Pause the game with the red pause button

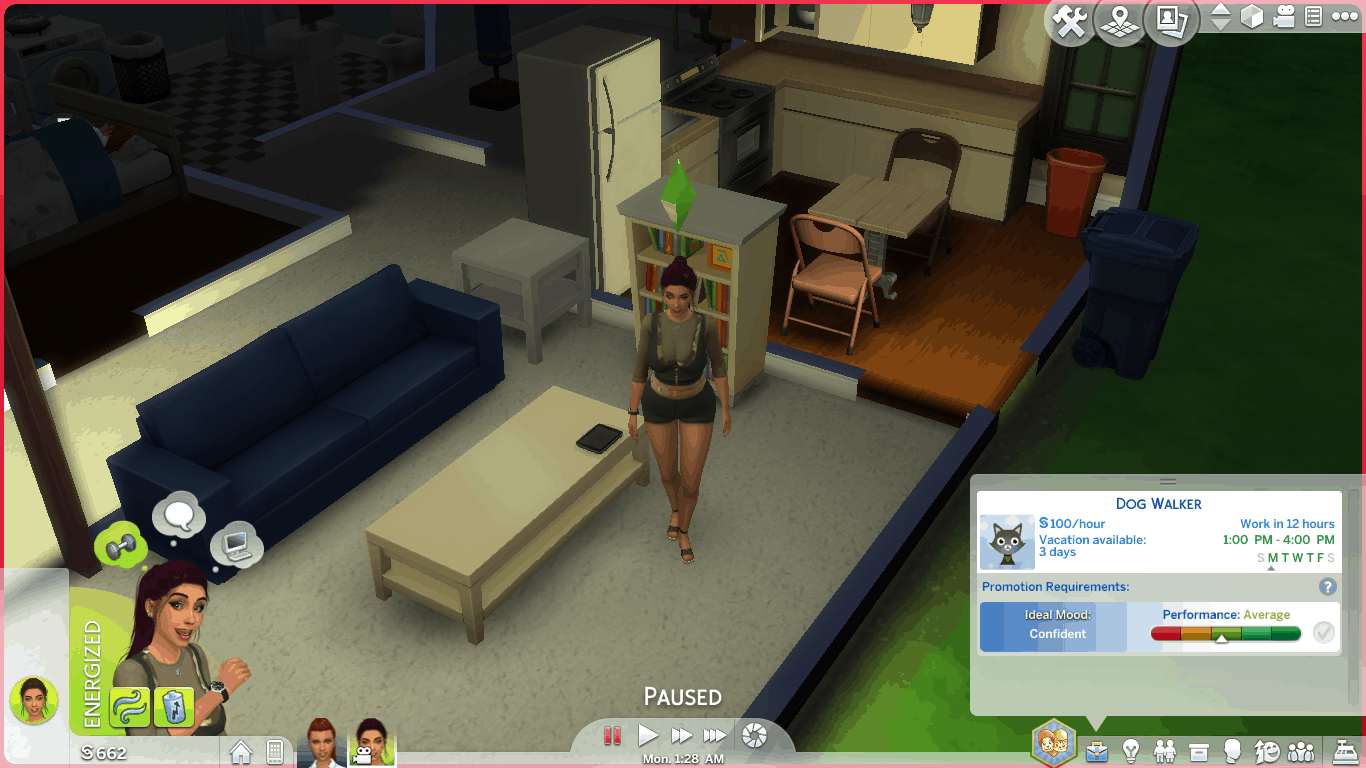pyautogui.click(x=613, y=736)
